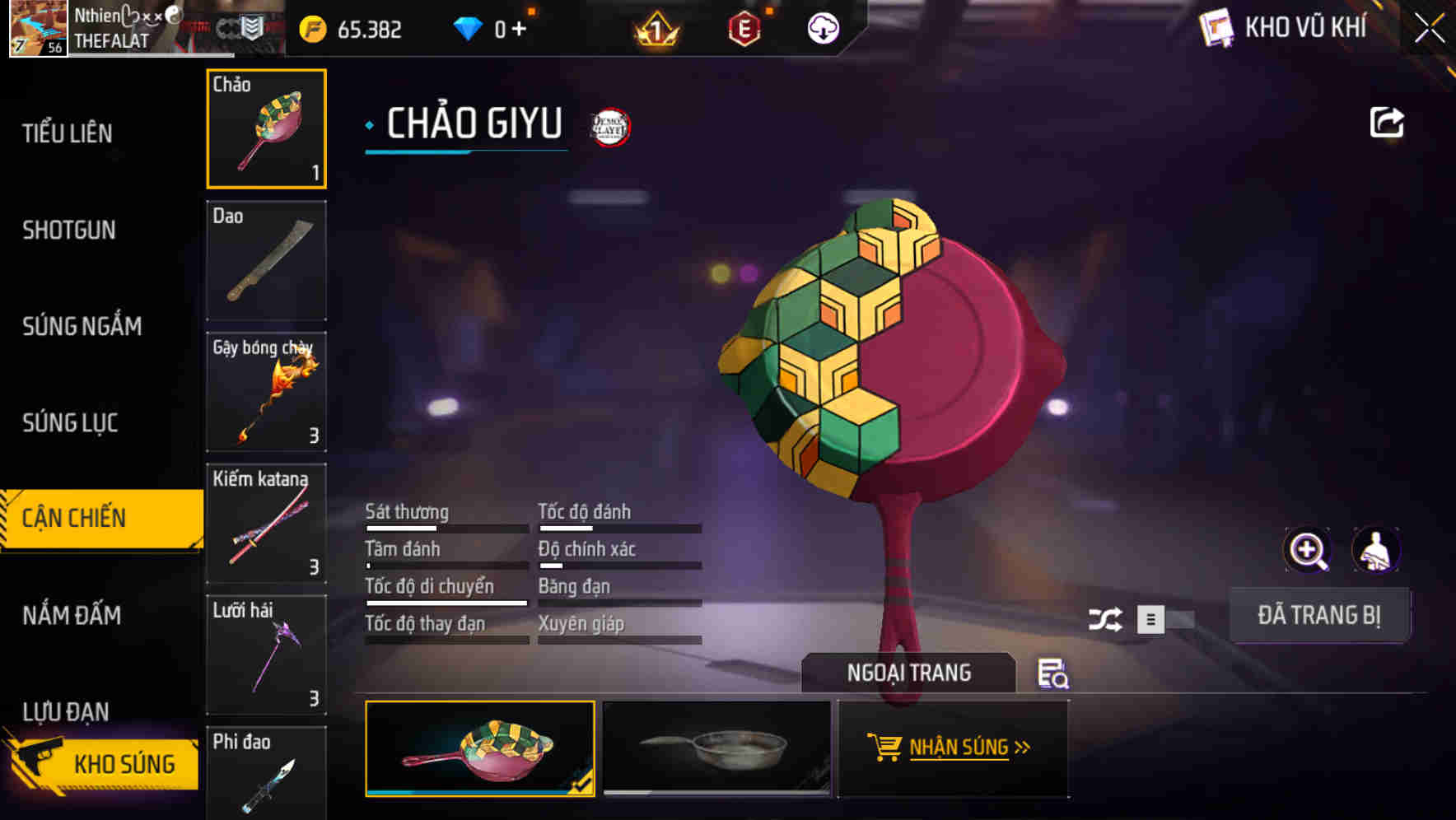The image size is (1456, 820).
Task: Click the ĐÃ TRANG BỊ button
Action: click(1320, 614)
